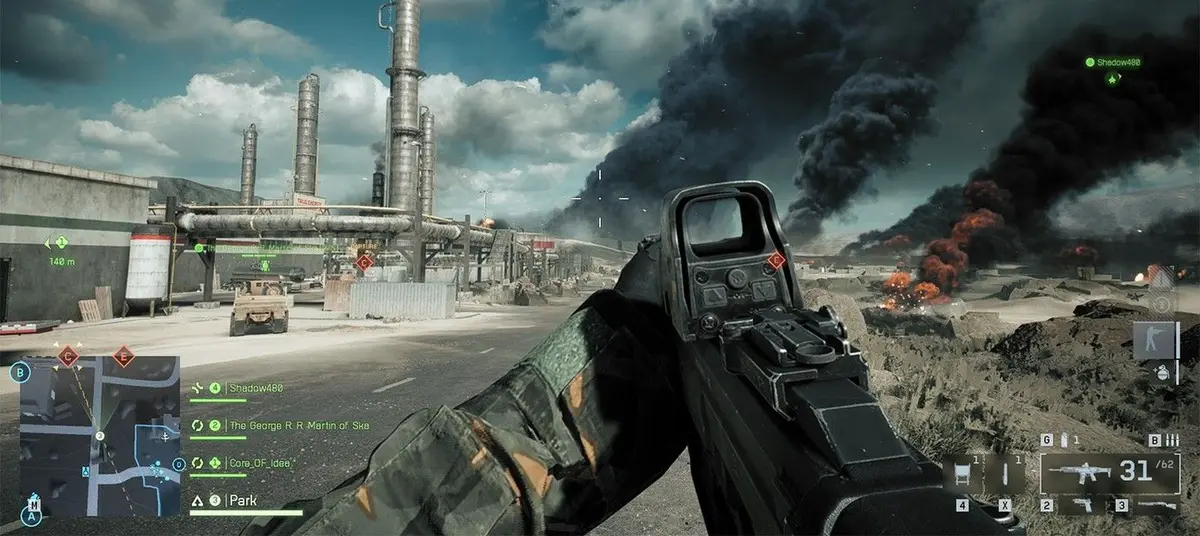Select squad member Shadow480 in squad list
Viewport: 1200px width, 536px height.
coord(255,388)
